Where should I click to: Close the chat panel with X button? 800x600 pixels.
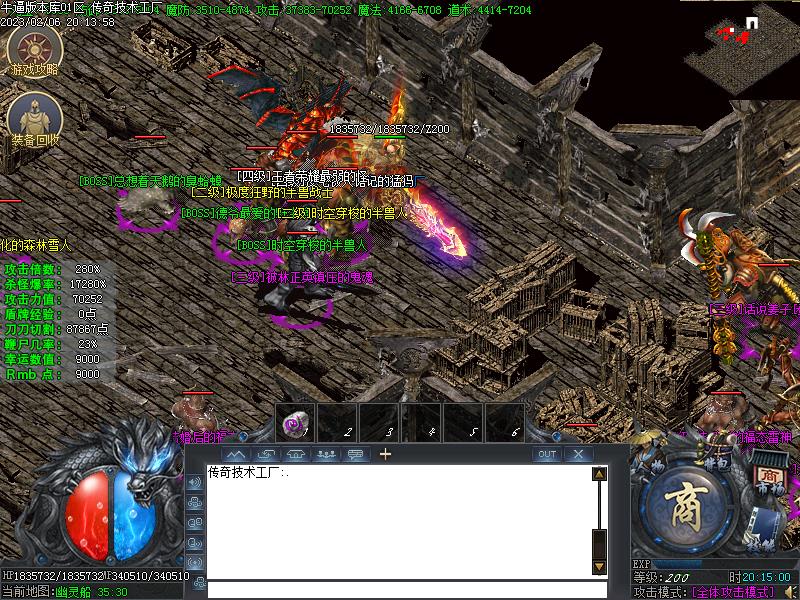pos(578,454)
